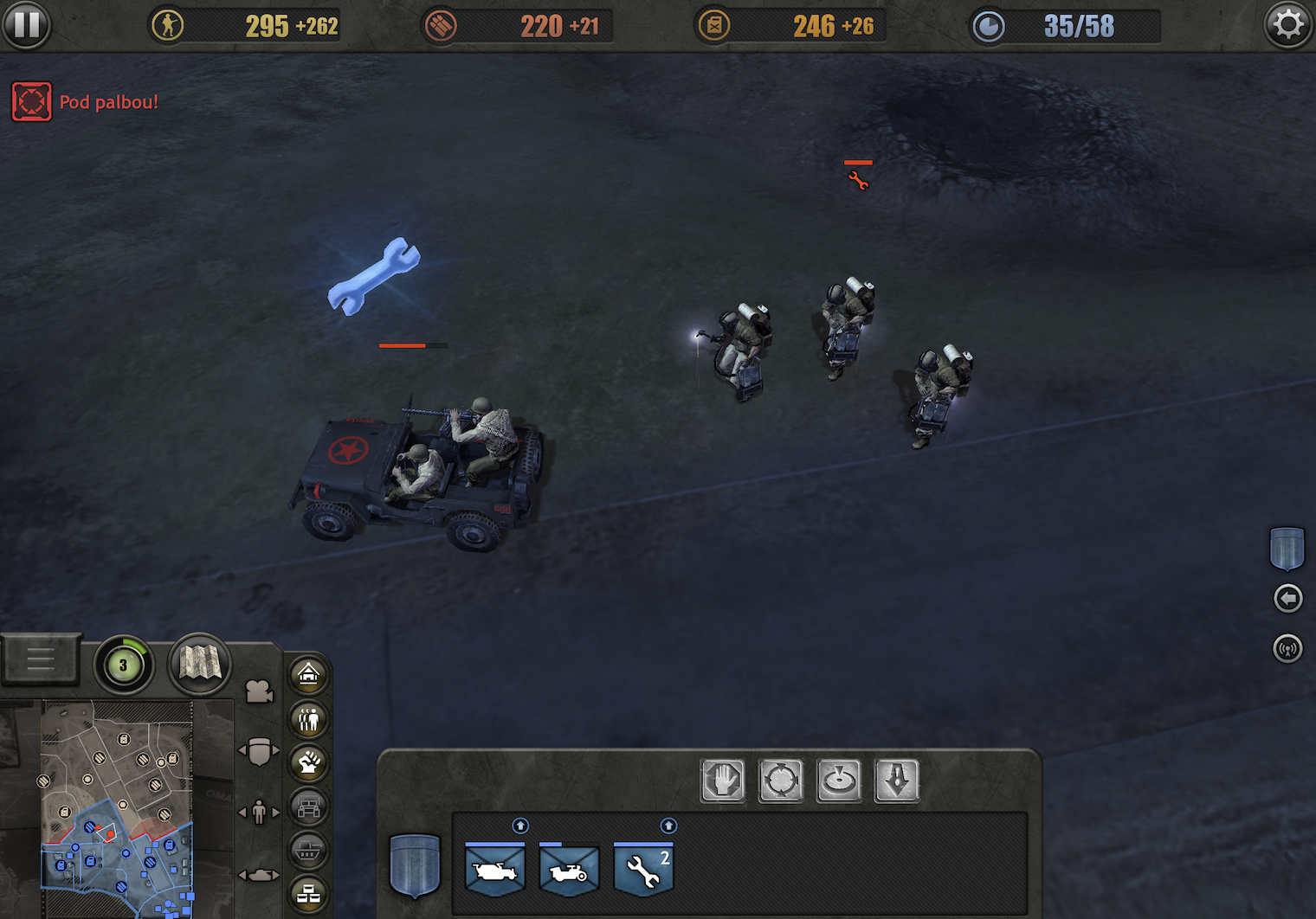Image resolution: width=1316 pixels, height=919 pixels.
Task: Activate the radio signal button
Action: pos(1287,648)
